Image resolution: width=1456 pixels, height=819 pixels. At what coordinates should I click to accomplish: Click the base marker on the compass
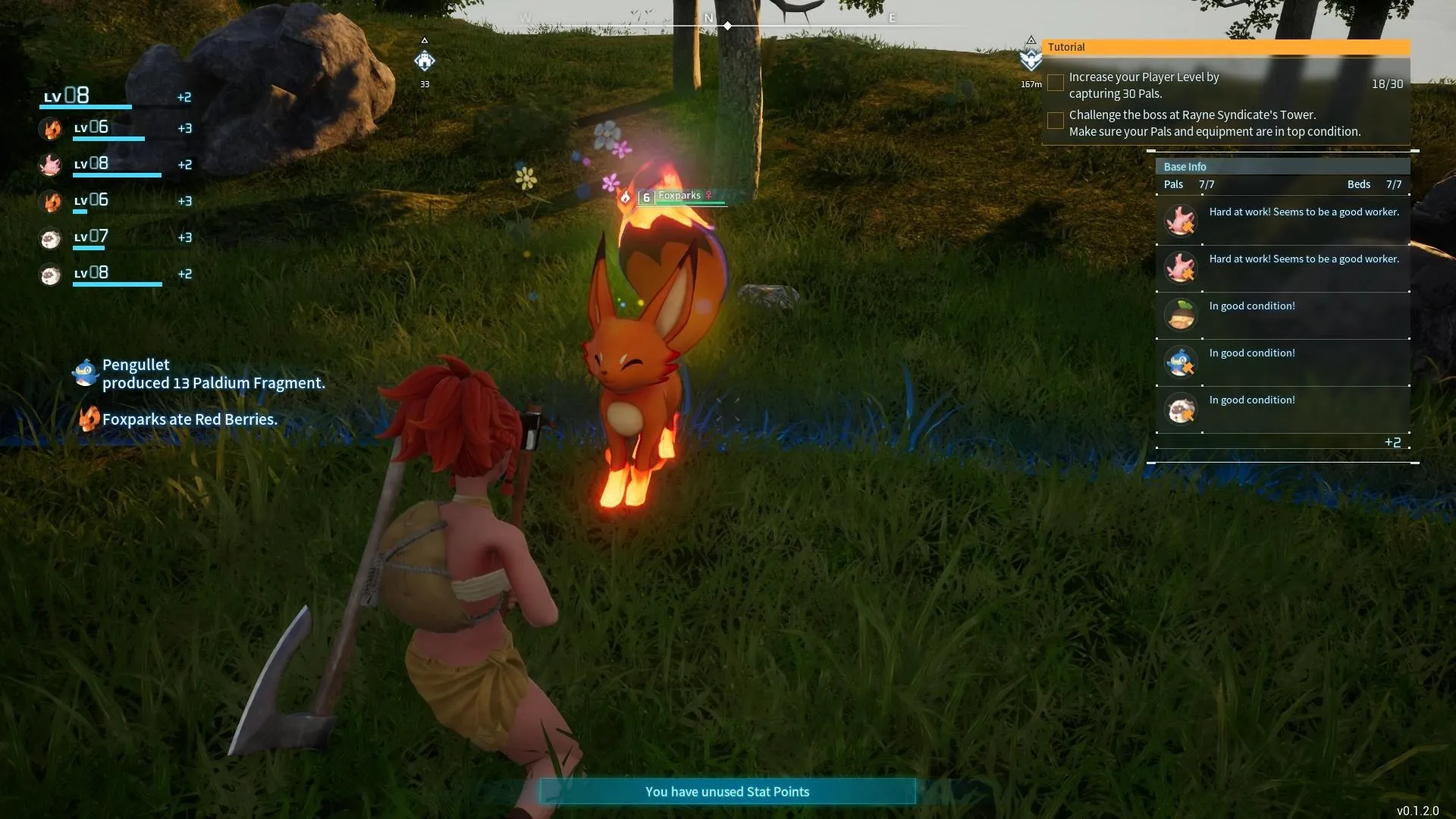coord(425,61)
